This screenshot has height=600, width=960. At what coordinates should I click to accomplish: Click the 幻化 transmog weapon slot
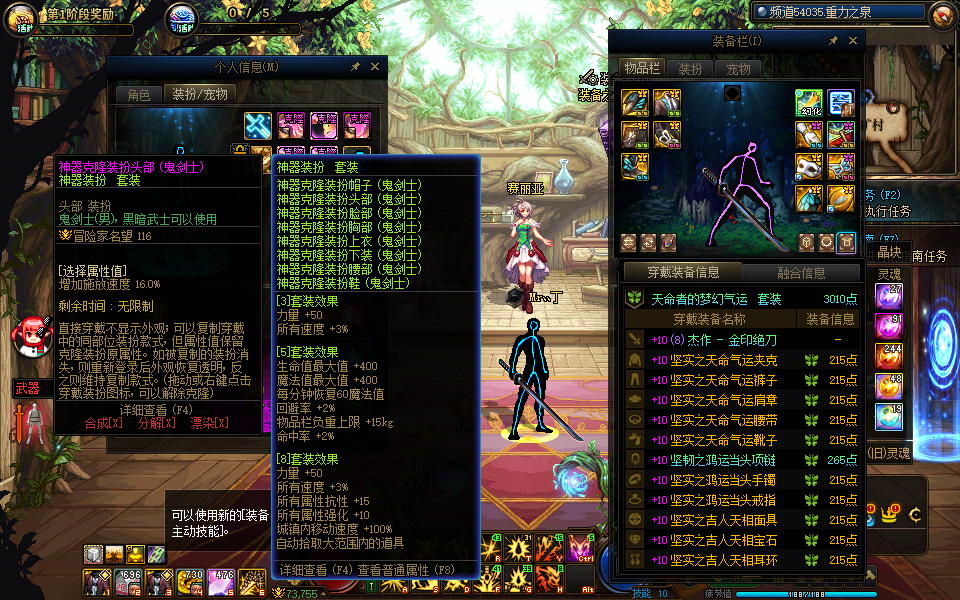[809, 102]
